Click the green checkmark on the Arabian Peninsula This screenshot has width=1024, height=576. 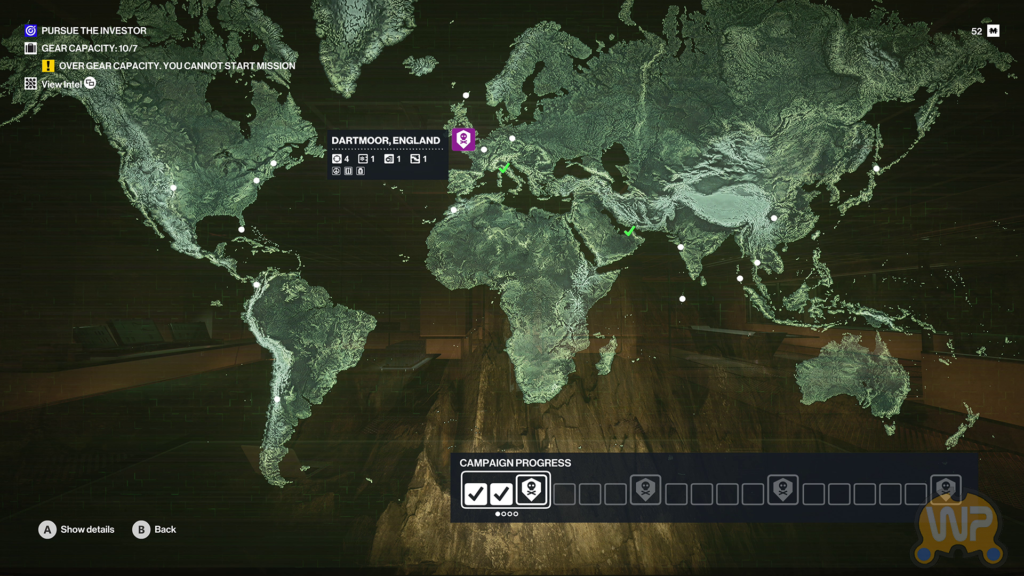[630, 231]
